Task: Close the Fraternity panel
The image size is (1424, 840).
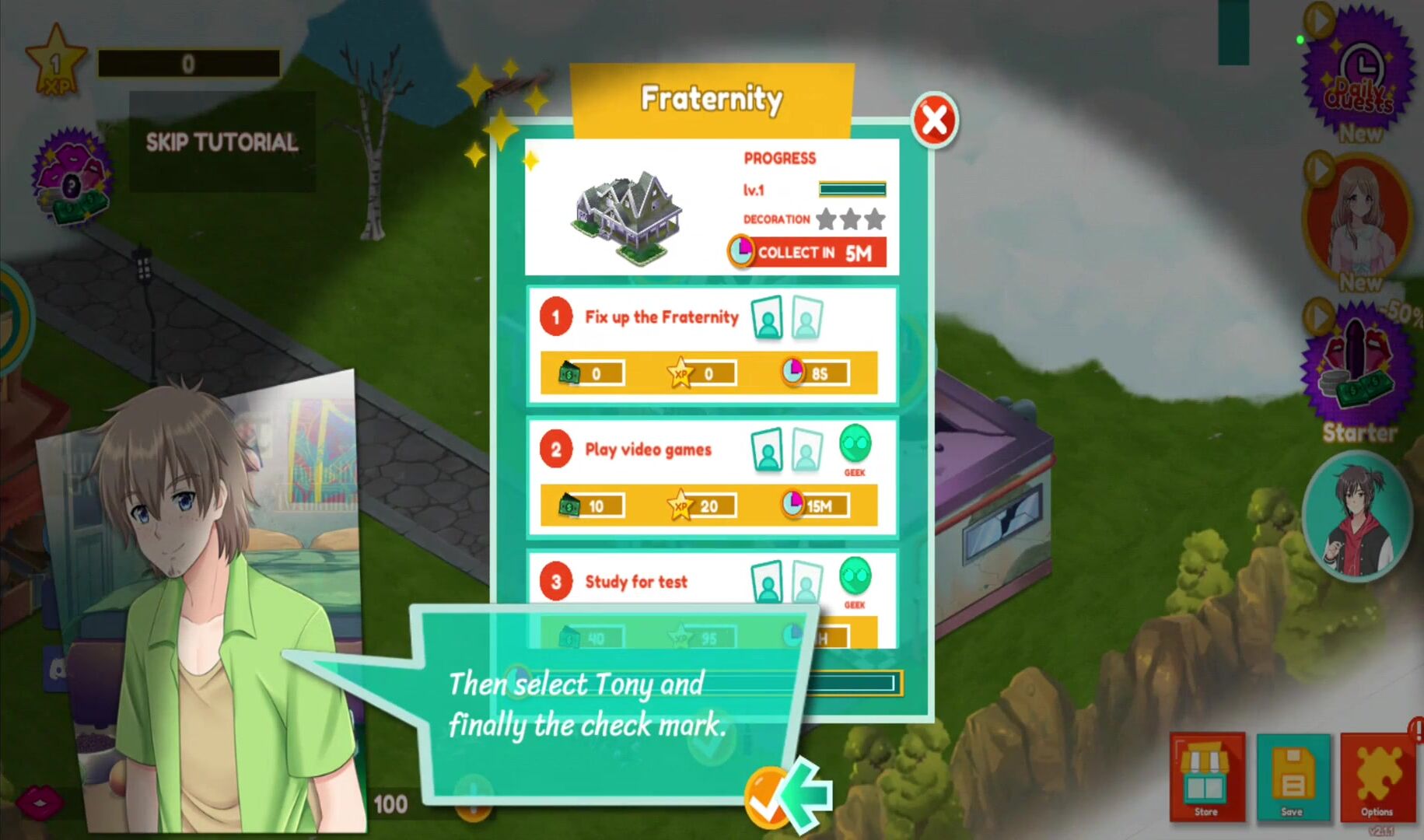Action: [x=934, y=121]
